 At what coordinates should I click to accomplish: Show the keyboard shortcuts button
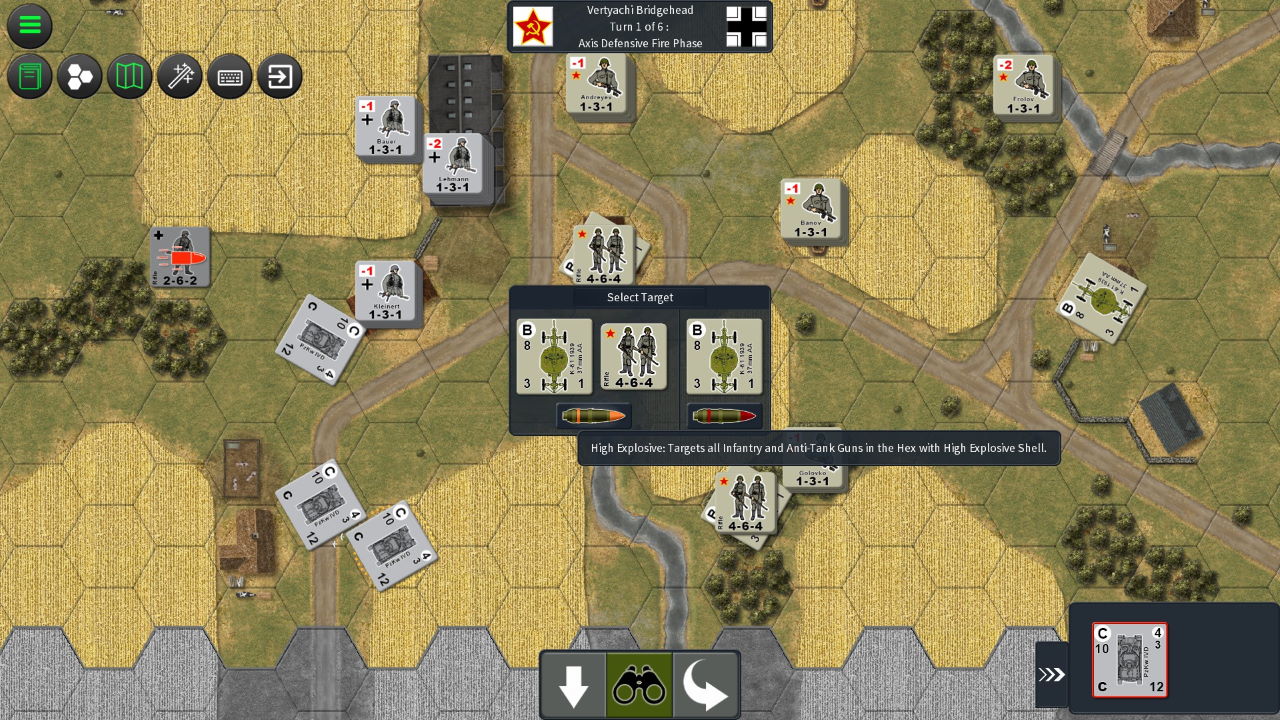pos(230,76)
